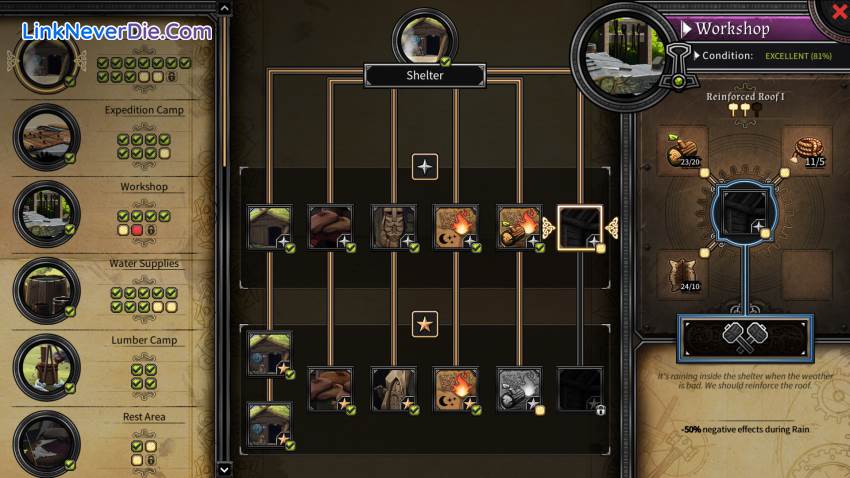Select the grey unbuilt log upgrade node
Screen dimensions: 850x478
point(519,390)
